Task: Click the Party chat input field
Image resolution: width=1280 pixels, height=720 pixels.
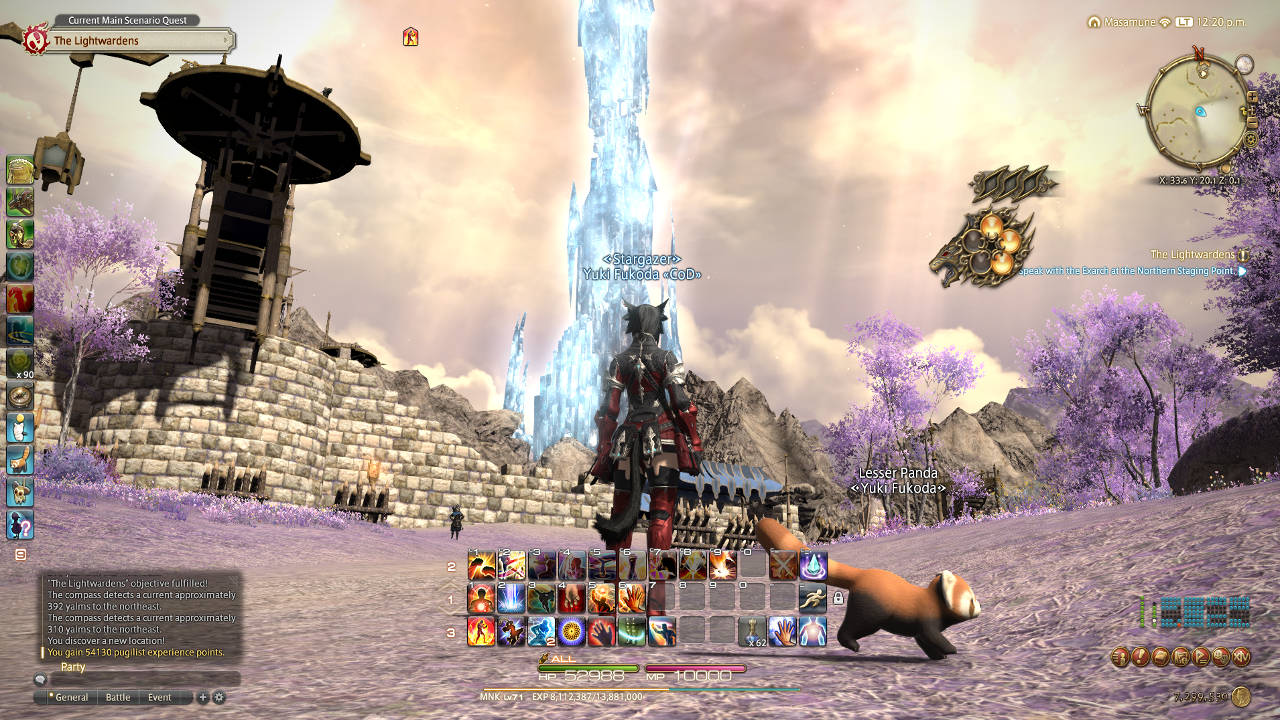Action: tap(140, 679)
